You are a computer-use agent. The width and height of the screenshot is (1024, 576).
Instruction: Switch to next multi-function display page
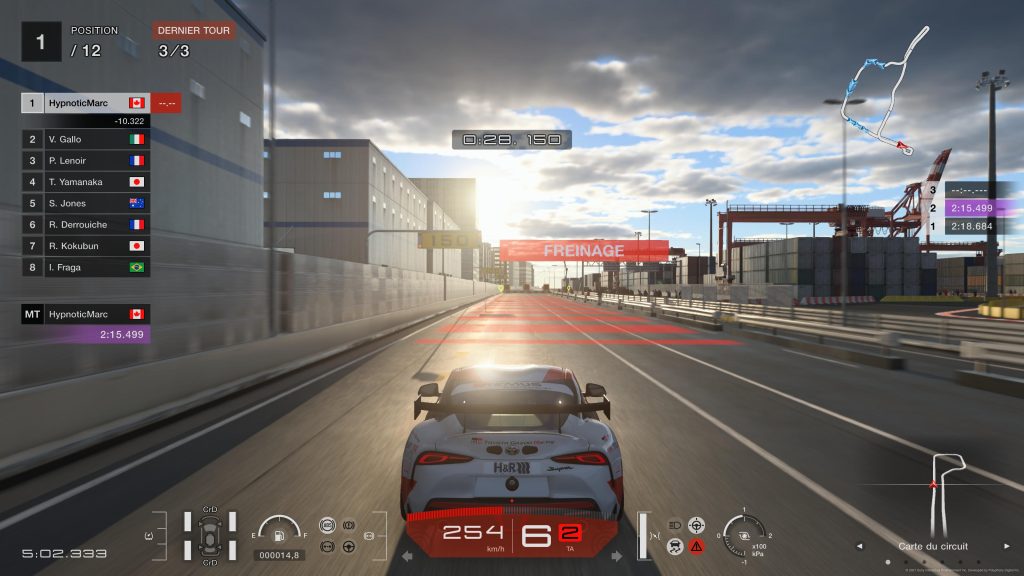tap(616, 556)
